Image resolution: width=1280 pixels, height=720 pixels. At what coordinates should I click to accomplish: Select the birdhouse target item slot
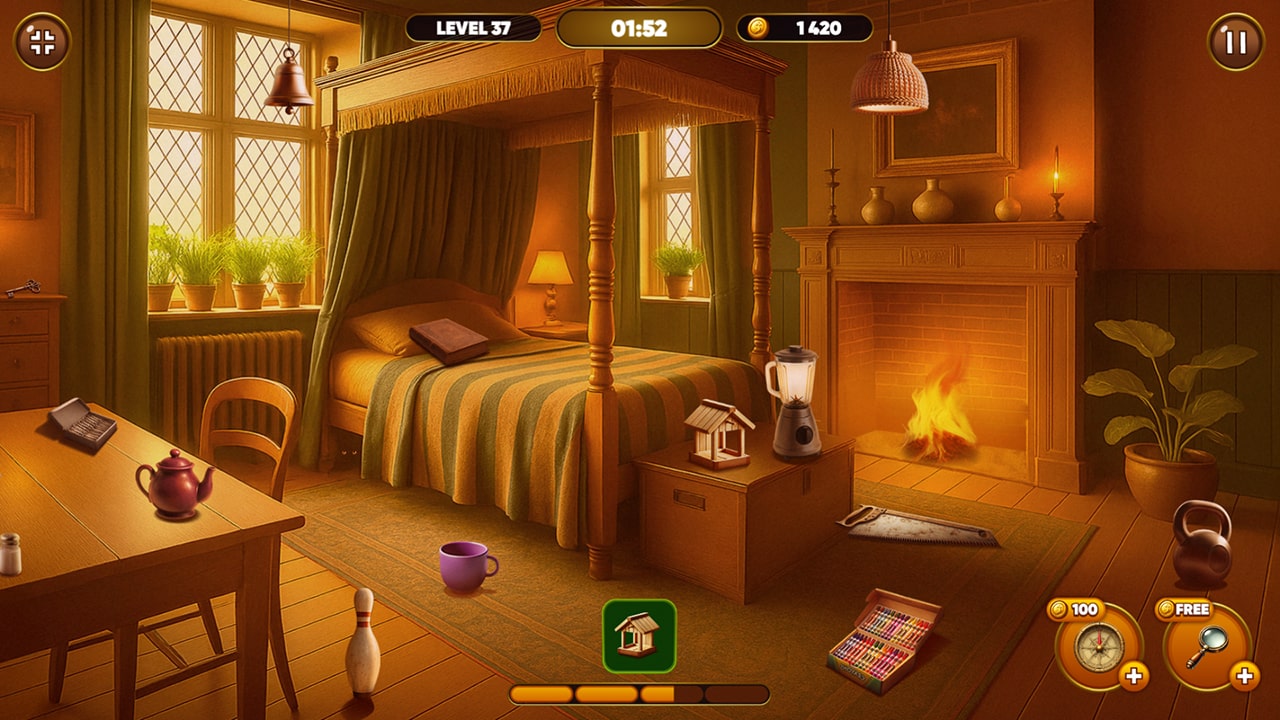[x=639, y=636]
